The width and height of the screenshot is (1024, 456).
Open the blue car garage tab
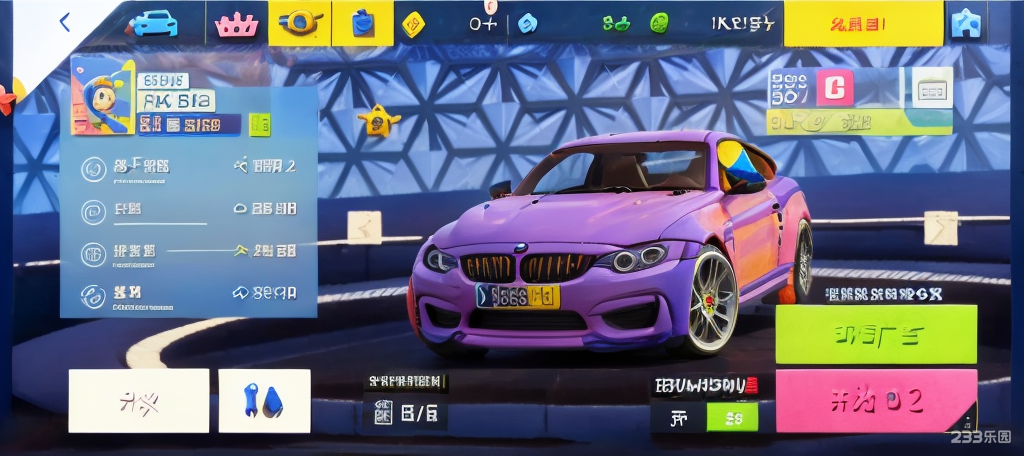(154, 23)
